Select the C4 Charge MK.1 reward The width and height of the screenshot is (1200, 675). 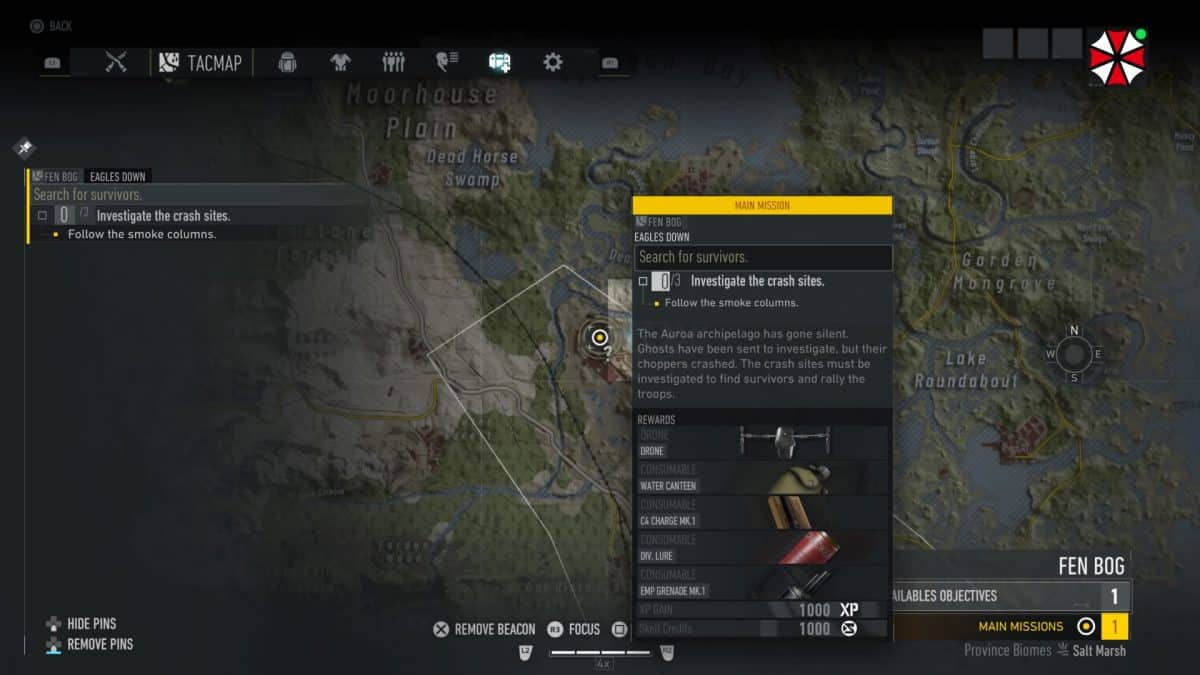pyautogui.click(x=762, y=513)
